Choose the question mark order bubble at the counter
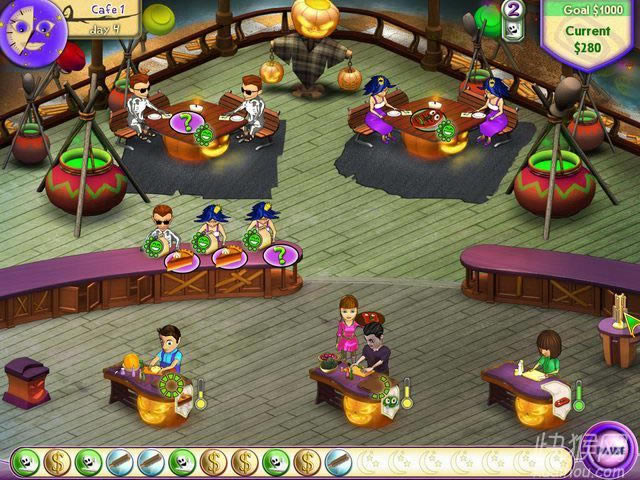This screenshot has height=480, width=640. click(x=281, y=255)
